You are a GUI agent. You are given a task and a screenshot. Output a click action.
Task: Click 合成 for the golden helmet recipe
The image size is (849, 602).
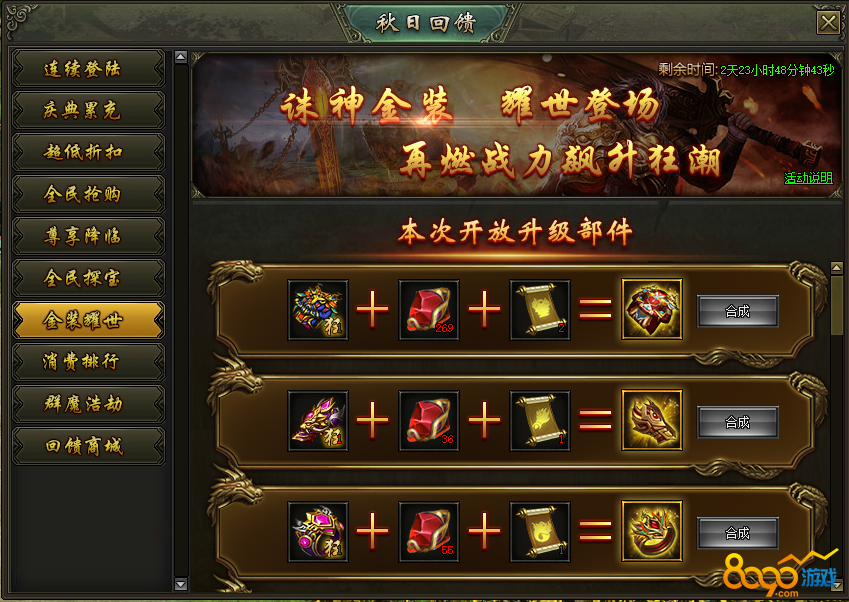click(x=737, y=422)
